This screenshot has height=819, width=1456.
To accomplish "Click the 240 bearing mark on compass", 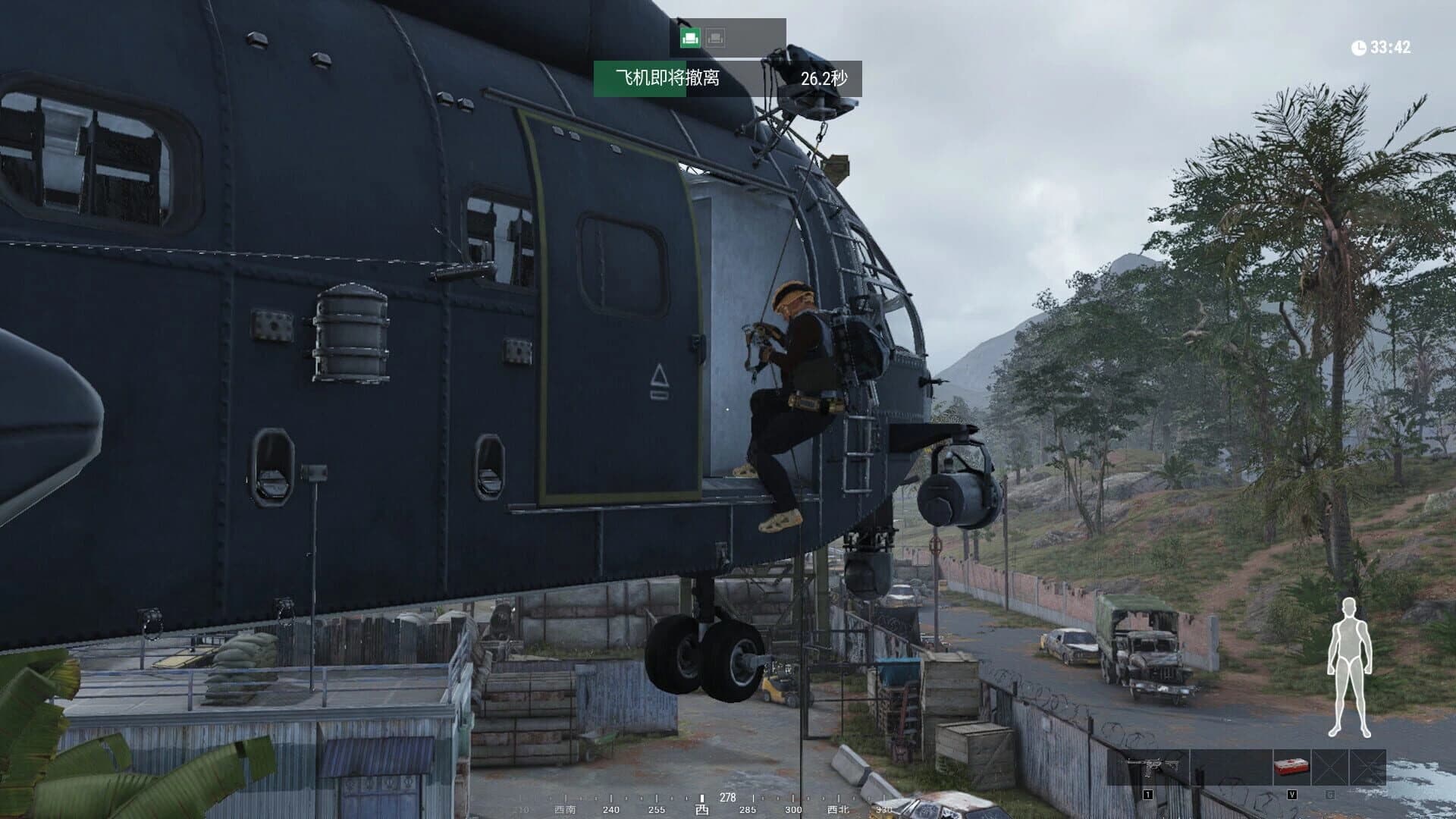I will pos(611,809).
